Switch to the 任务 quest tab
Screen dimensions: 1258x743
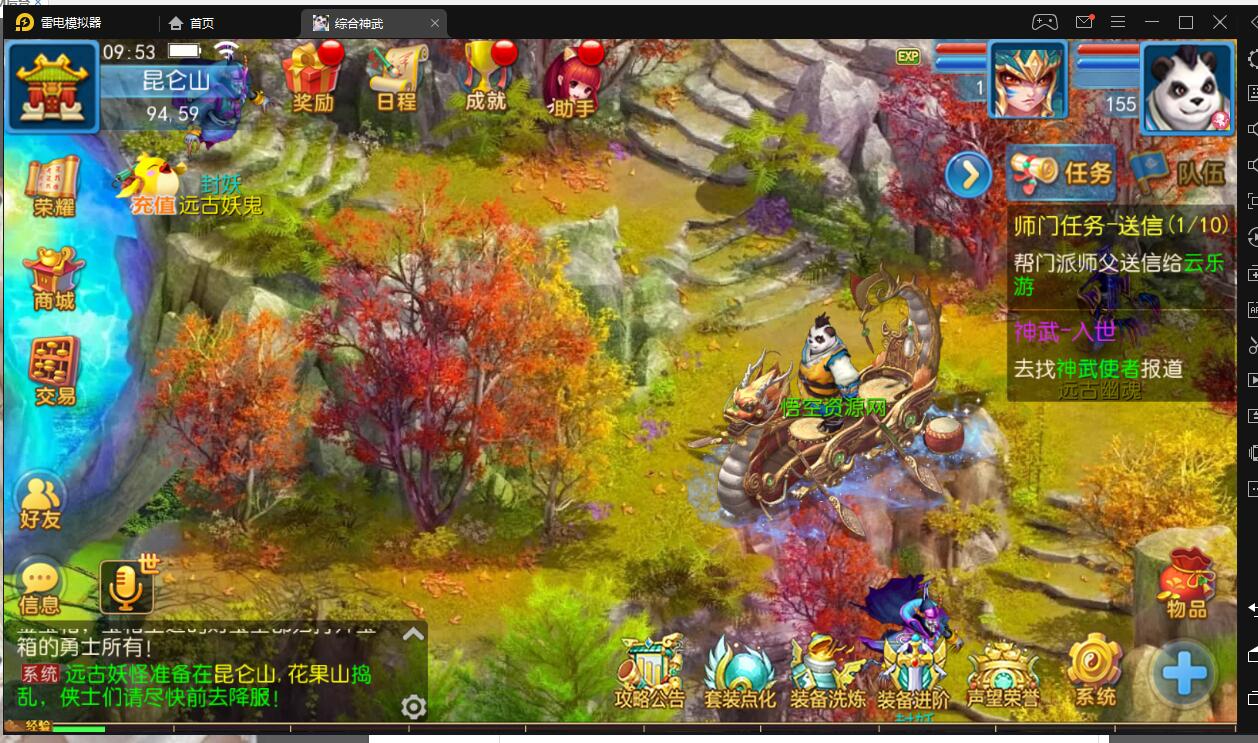(x=1062, y=173)
